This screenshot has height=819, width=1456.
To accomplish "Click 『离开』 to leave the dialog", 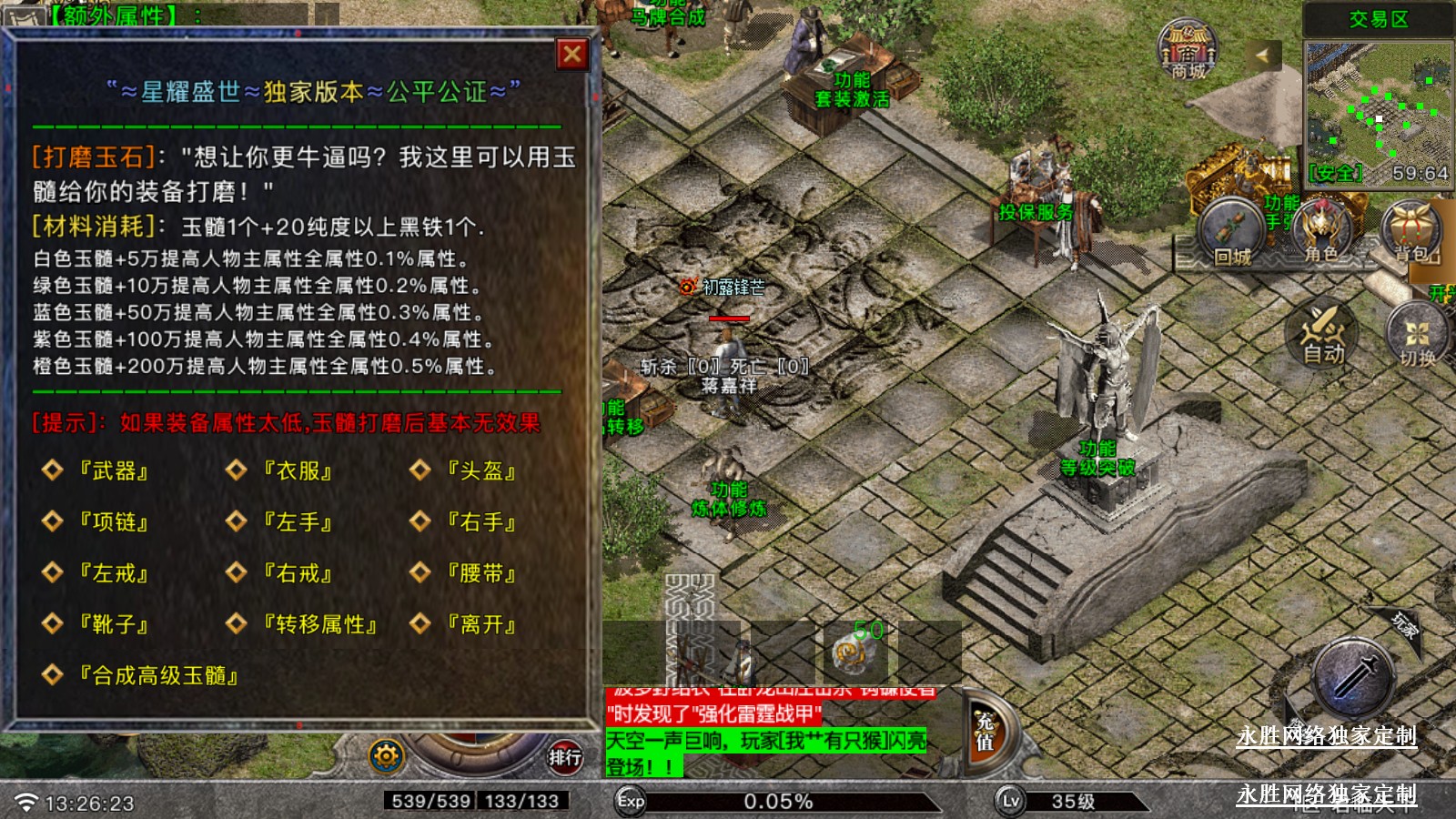I will pyautogui.click(x=480, y=624).
